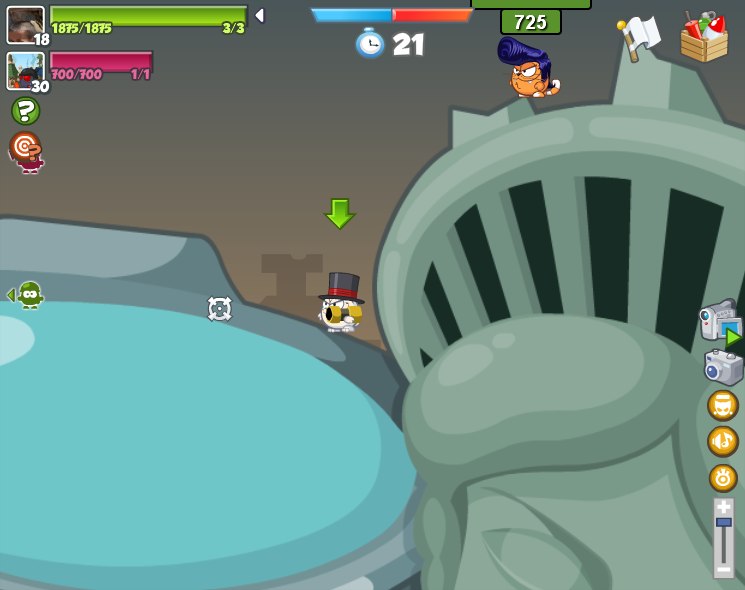
Task: Open the weapons crate inventory
Action: click(x=704, y=37)
